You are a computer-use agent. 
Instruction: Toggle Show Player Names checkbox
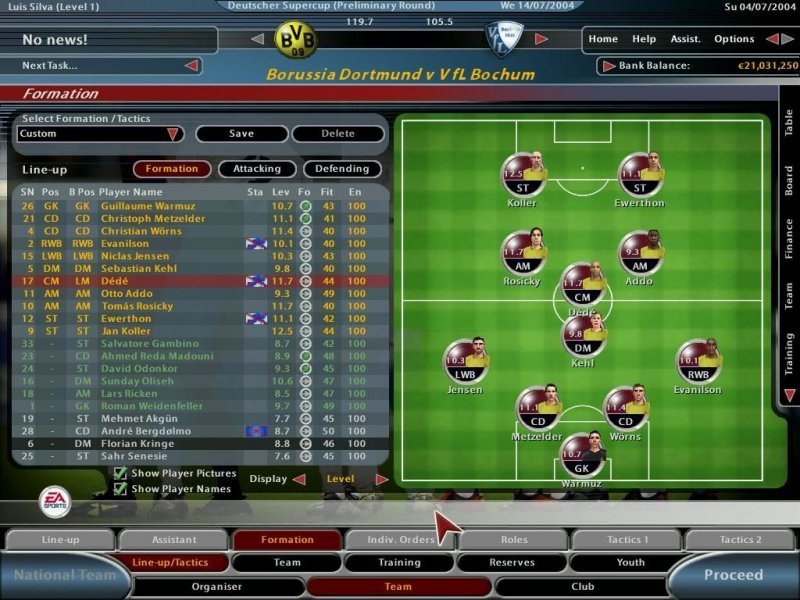point(120,489)
